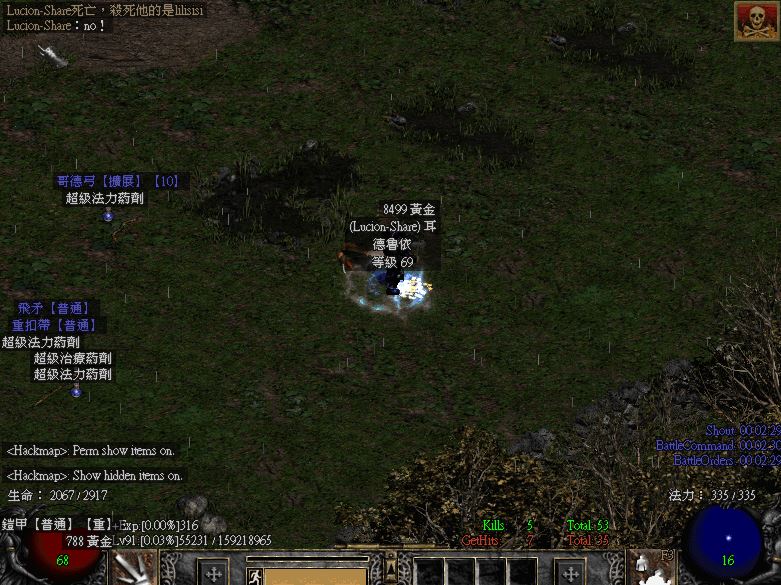Grab the 超級治療藥劑 healing potion label

point(73,358)
